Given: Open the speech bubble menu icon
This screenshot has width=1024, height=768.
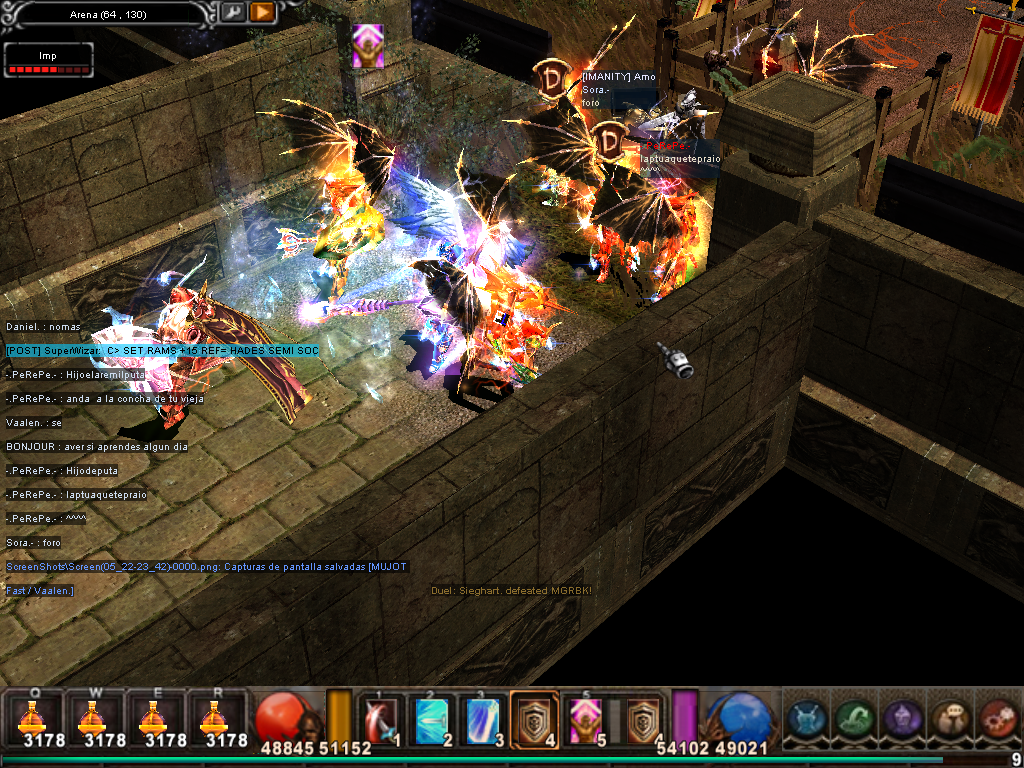Looking at the screenshot, I should 950,719.
